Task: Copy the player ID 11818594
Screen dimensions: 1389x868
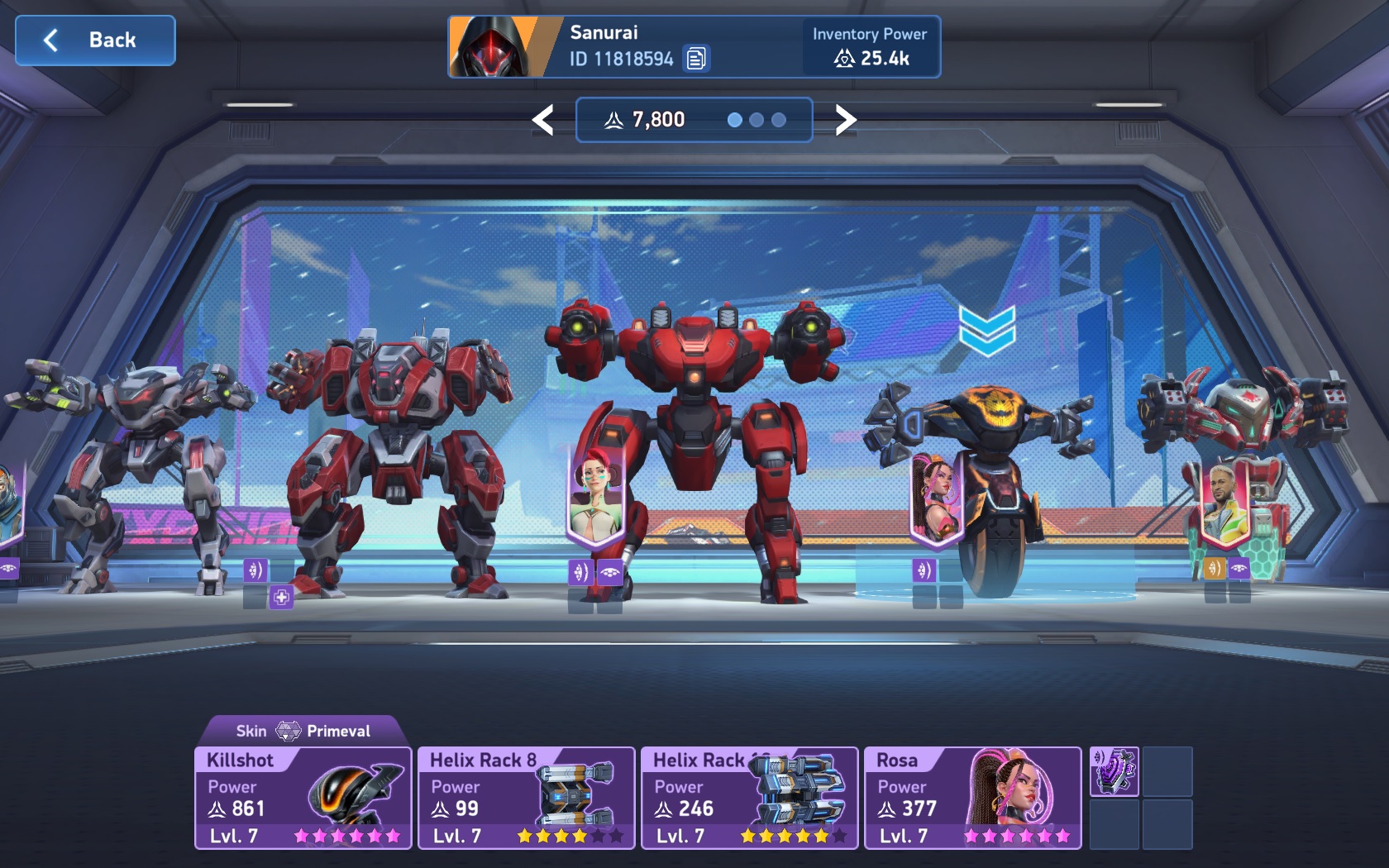Action: [696, 59]
